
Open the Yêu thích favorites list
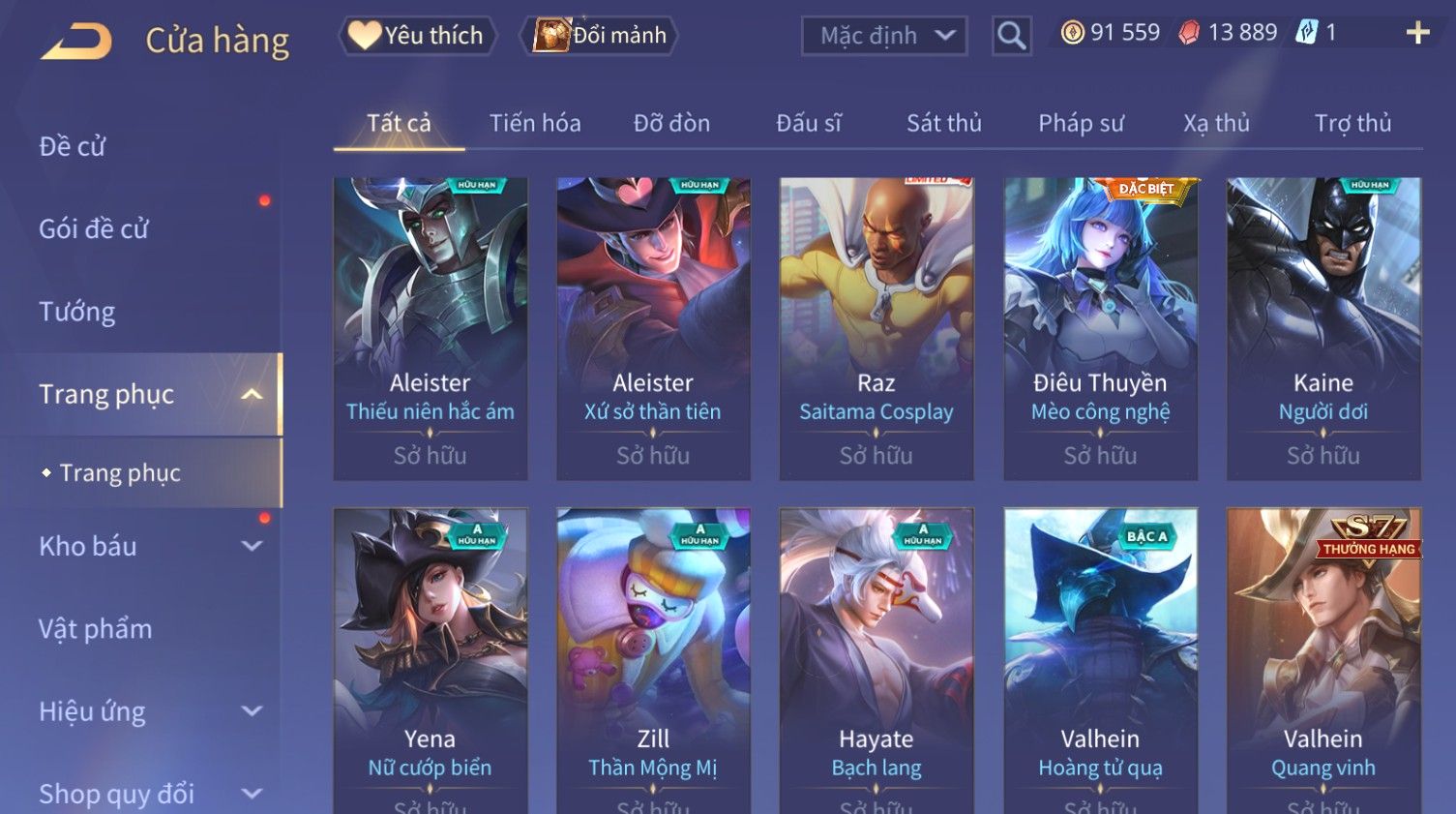click(418, 36)
